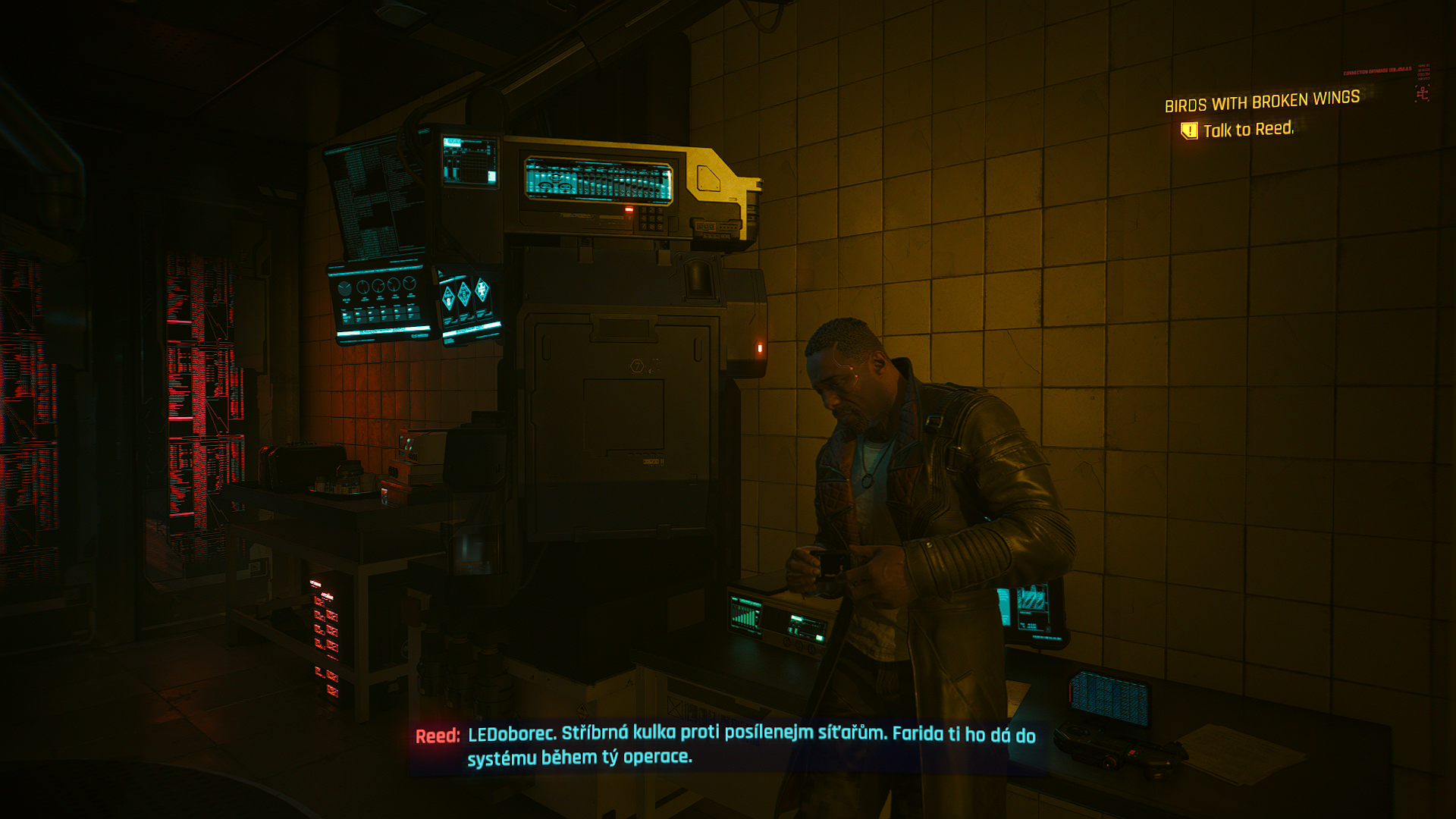Open the Birds With Broken Wings quest tracker
This screenshot has width=1456, height=819.
pyautogui.click(x=1262, y=101)
